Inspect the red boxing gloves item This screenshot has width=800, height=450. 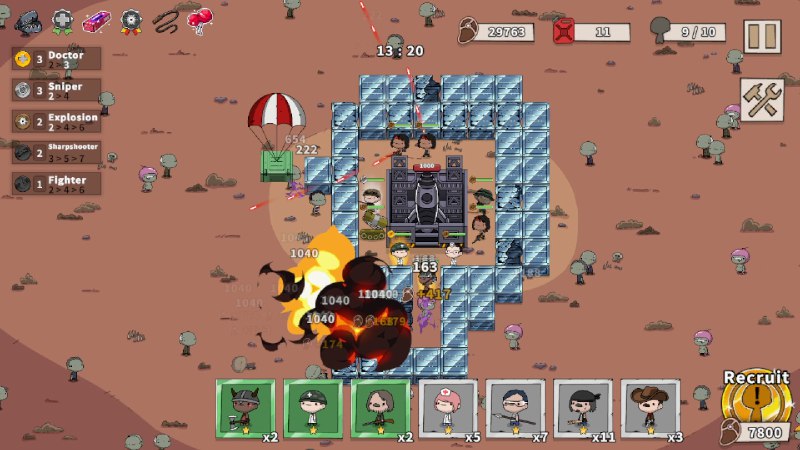201,20
